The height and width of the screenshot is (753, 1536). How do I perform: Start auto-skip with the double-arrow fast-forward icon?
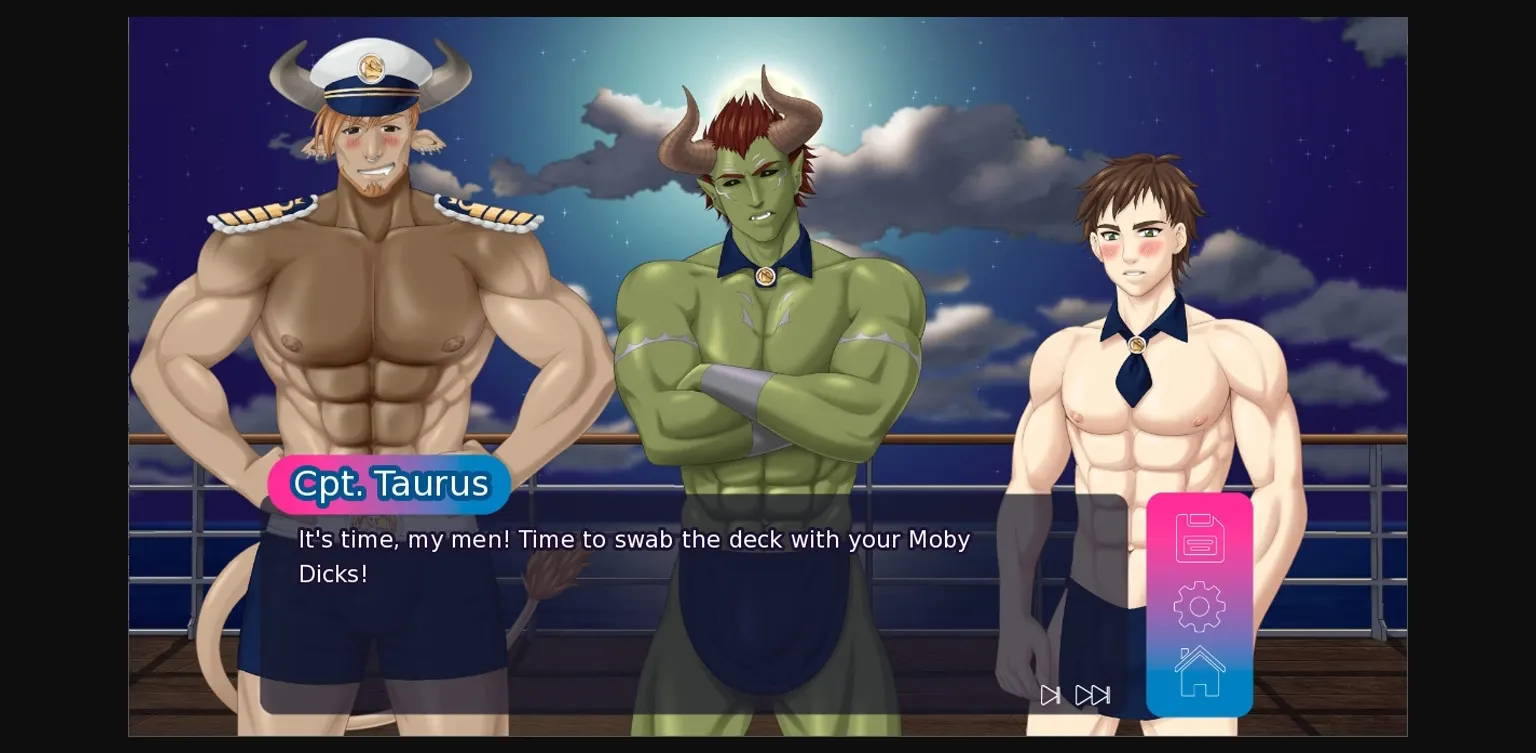coord(1093,695)
